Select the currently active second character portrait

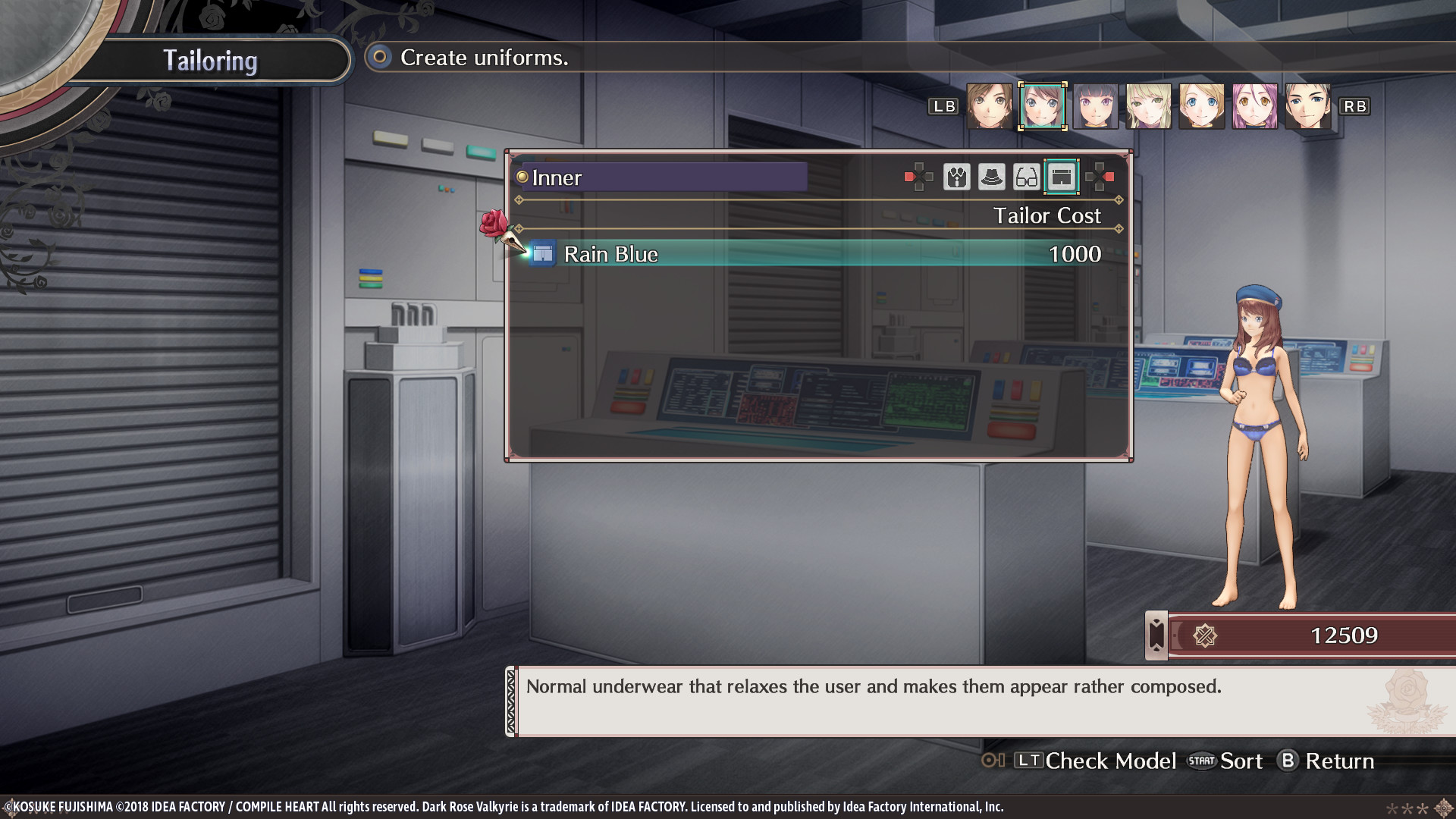click(1043, 106)
